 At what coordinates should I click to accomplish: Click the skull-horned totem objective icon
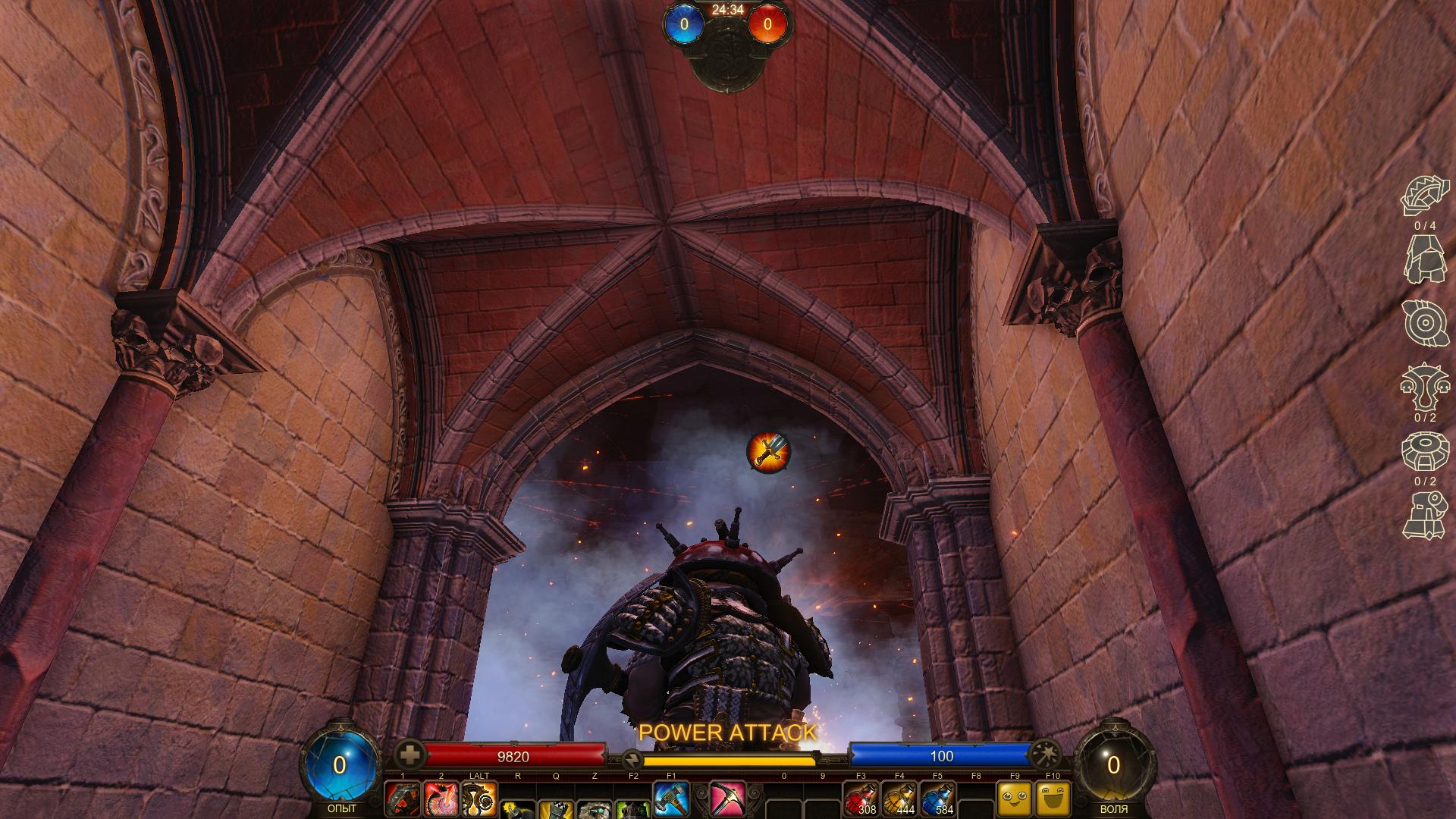1424,387
